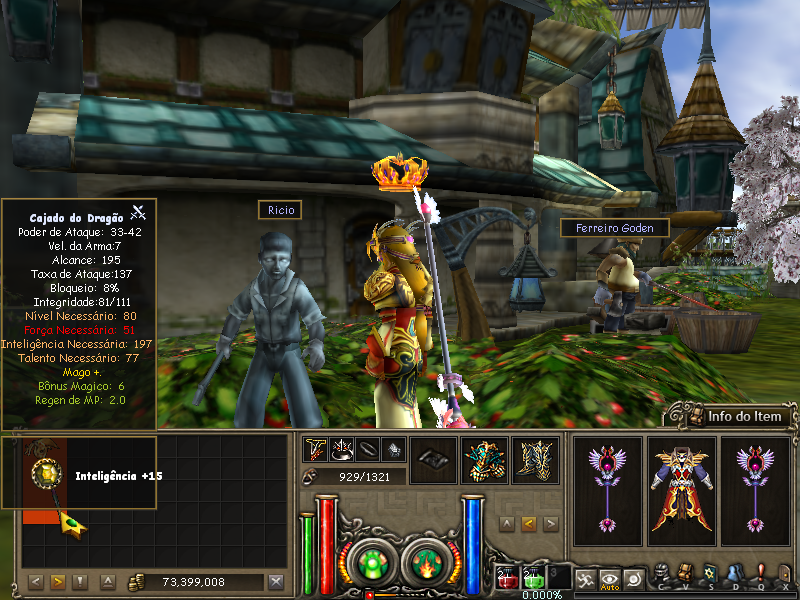Select the Cajado do Dragão staff in inventory
This screenshot has height=600, width=800.
point(42,478)
